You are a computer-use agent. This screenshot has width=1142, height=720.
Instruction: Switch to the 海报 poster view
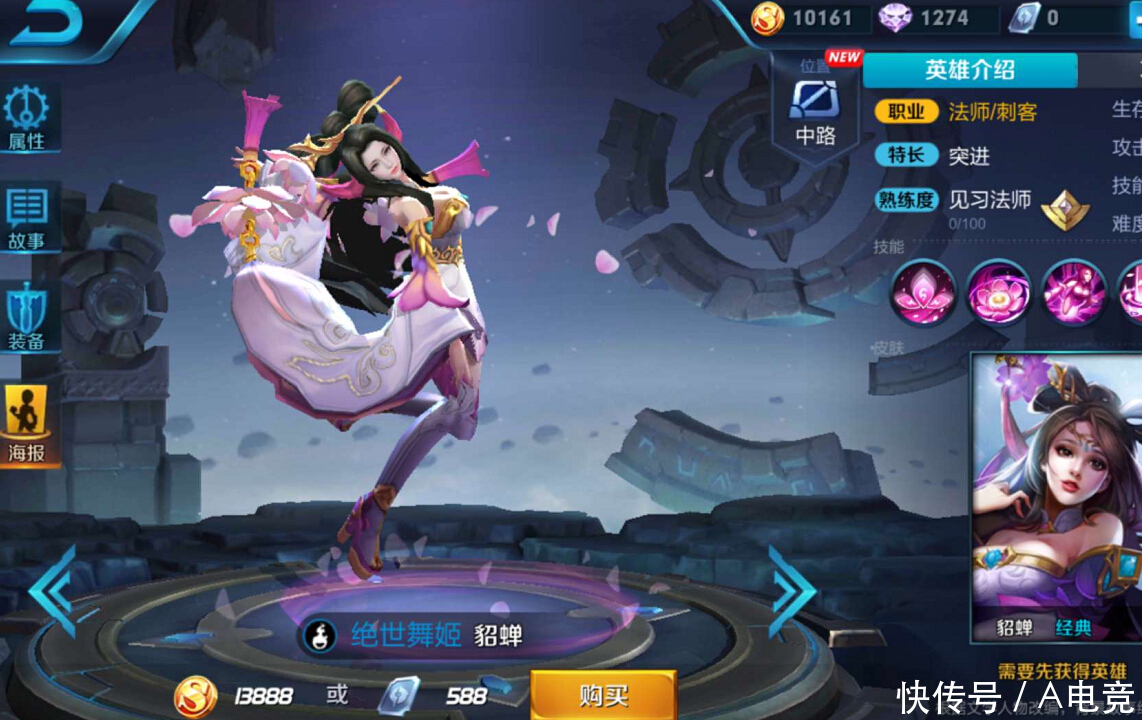pyautogui.click(x=28, y=425)
